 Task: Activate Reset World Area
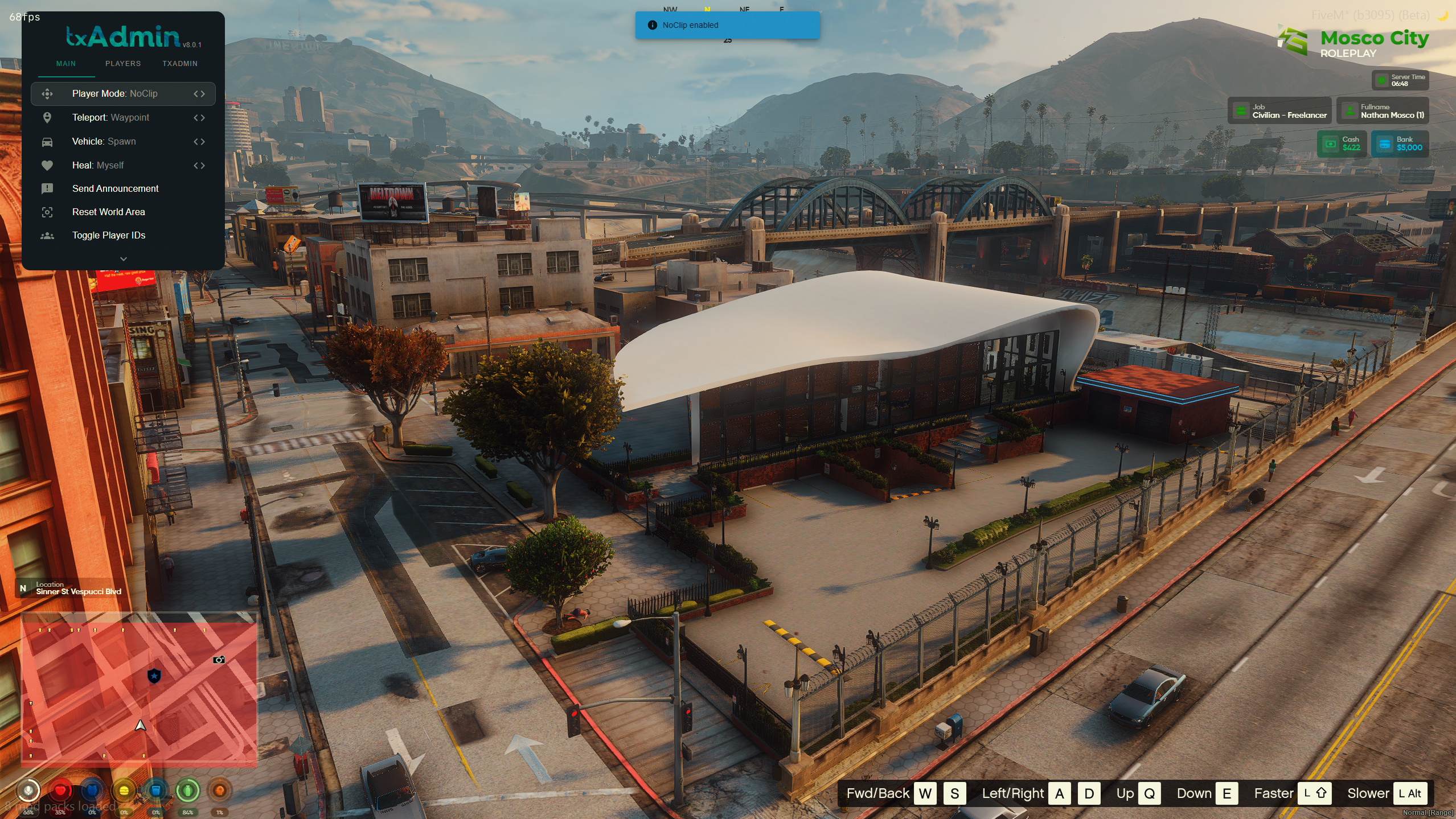109,212
